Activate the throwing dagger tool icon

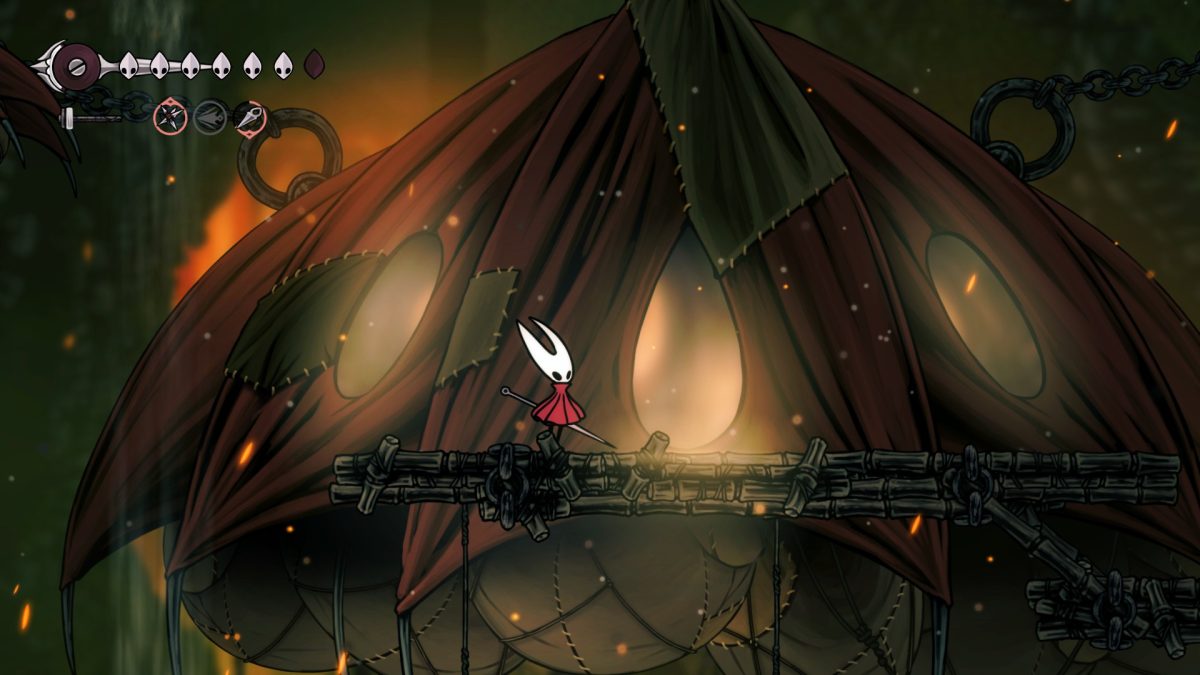coord(249,118)
